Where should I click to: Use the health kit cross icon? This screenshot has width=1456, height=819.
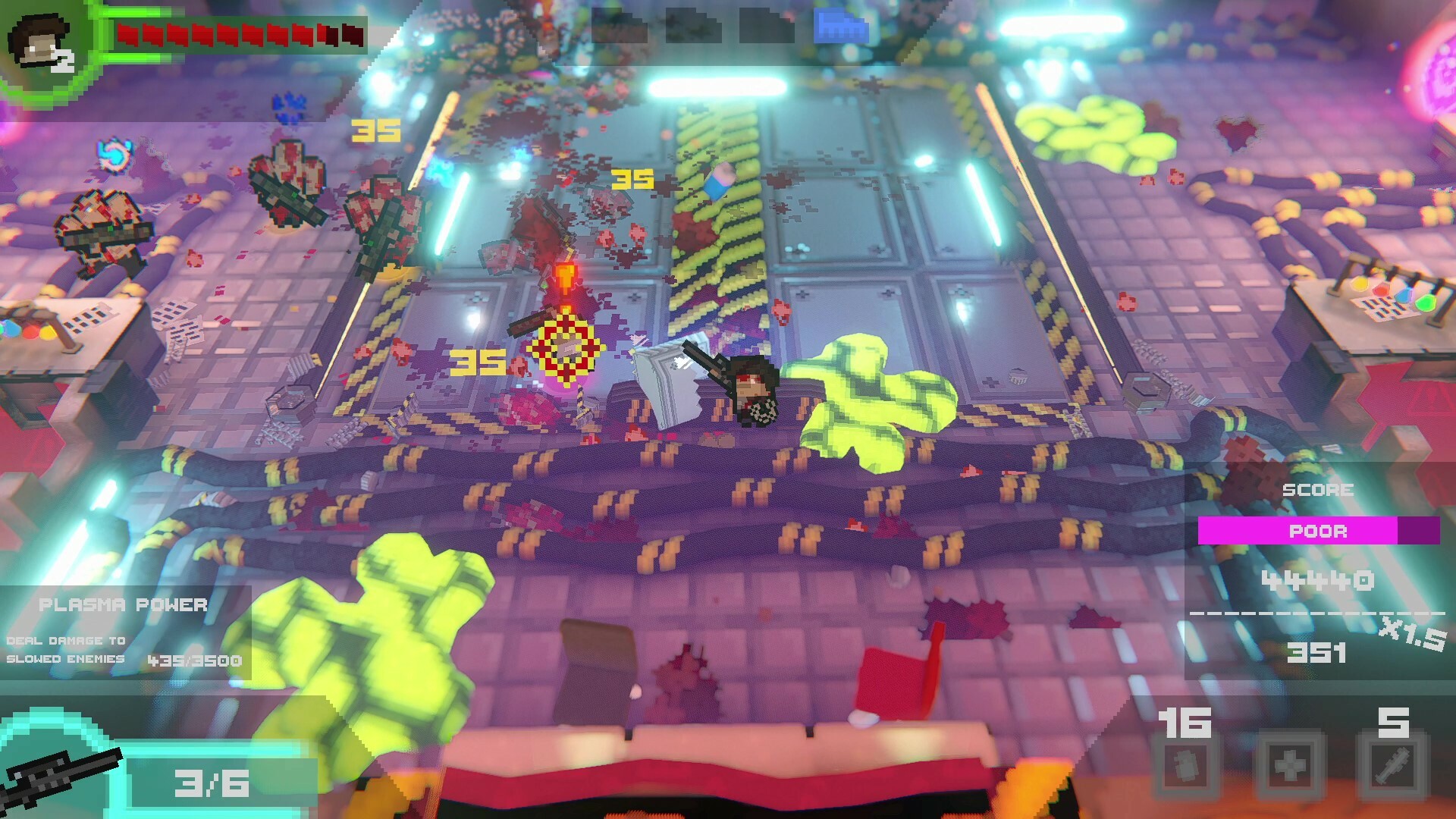pyautogui.click(x=1291, y=767)
